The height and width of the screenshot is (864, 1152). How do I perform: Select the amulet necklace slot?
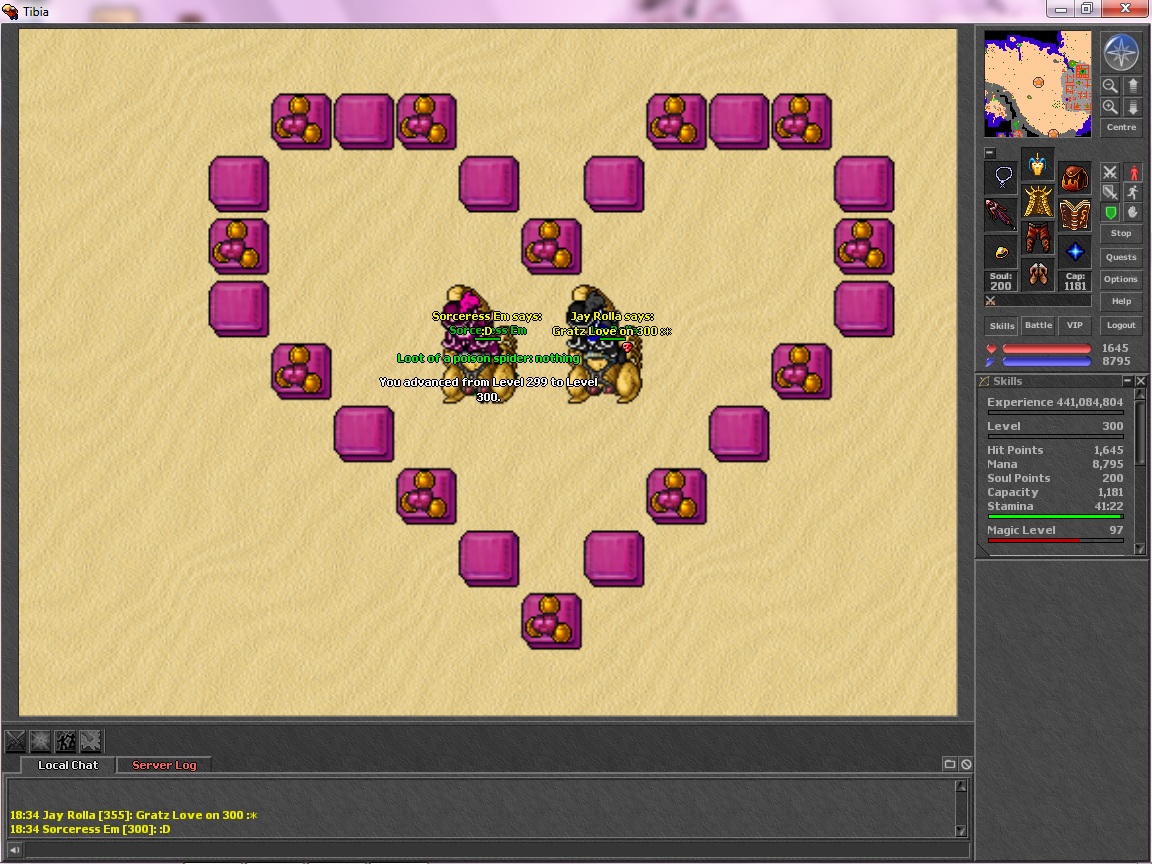pos(1002,179)
